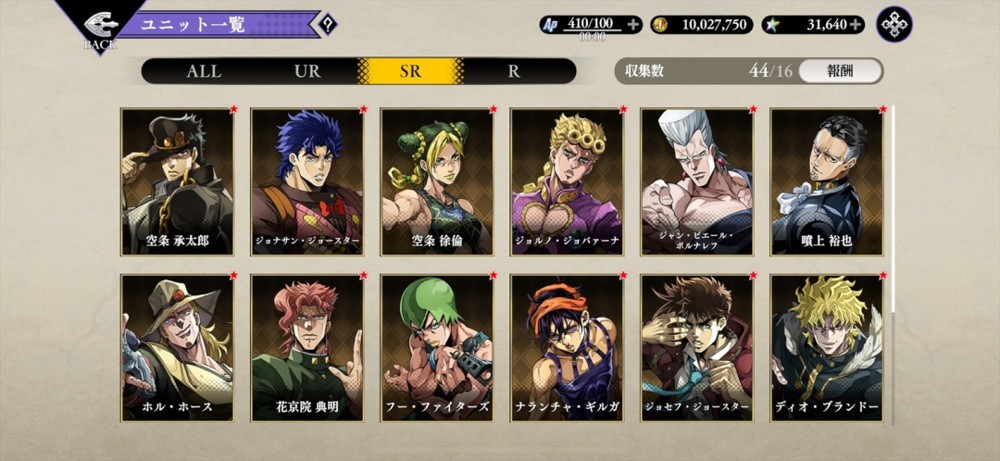Open the help question mark icon
Viewport: 1000px width, 461px height.
(327, 24)
